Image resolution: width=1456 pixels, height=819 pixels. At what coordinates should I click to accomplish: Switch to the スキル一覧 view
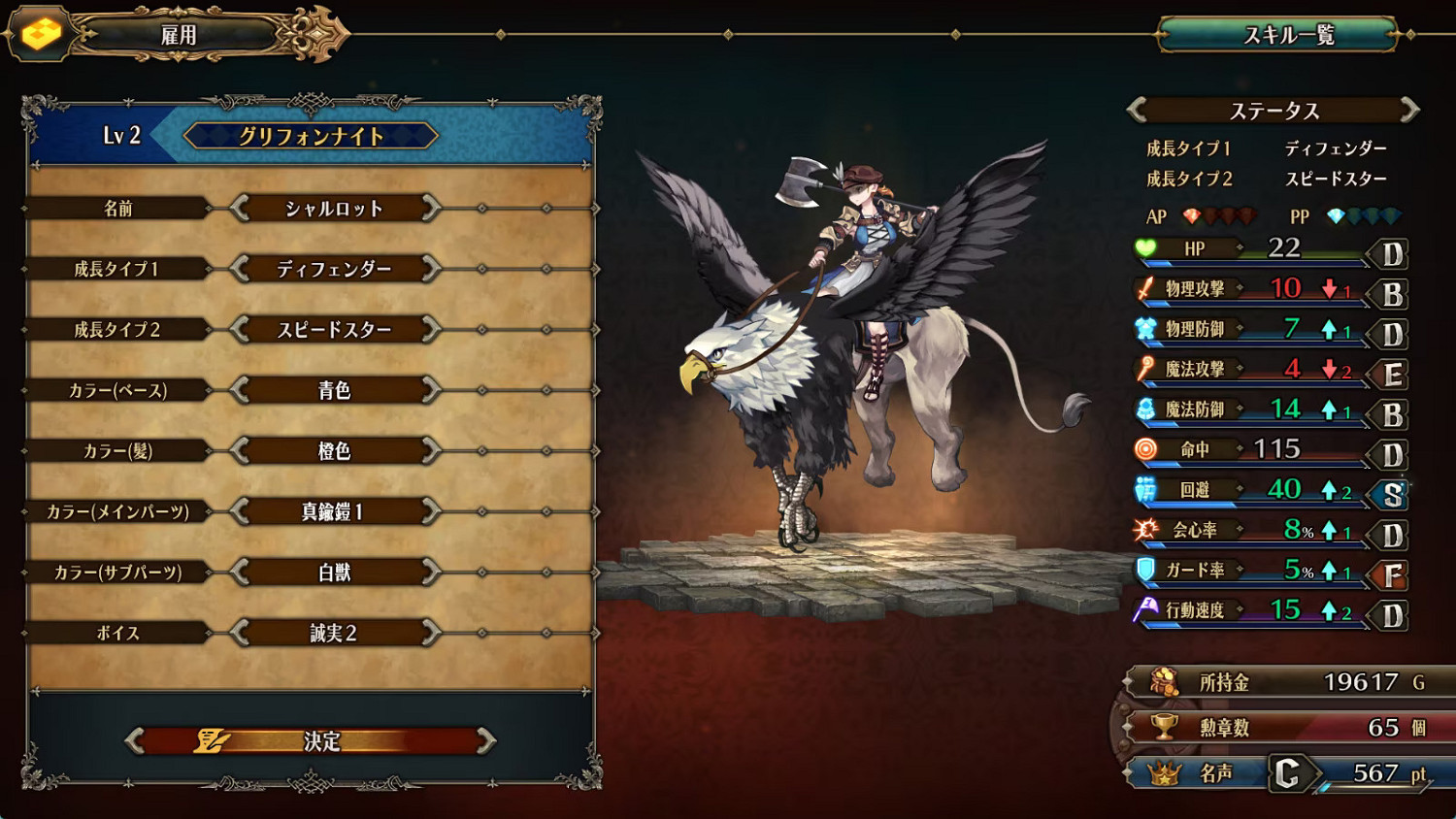pos(1291,35)
